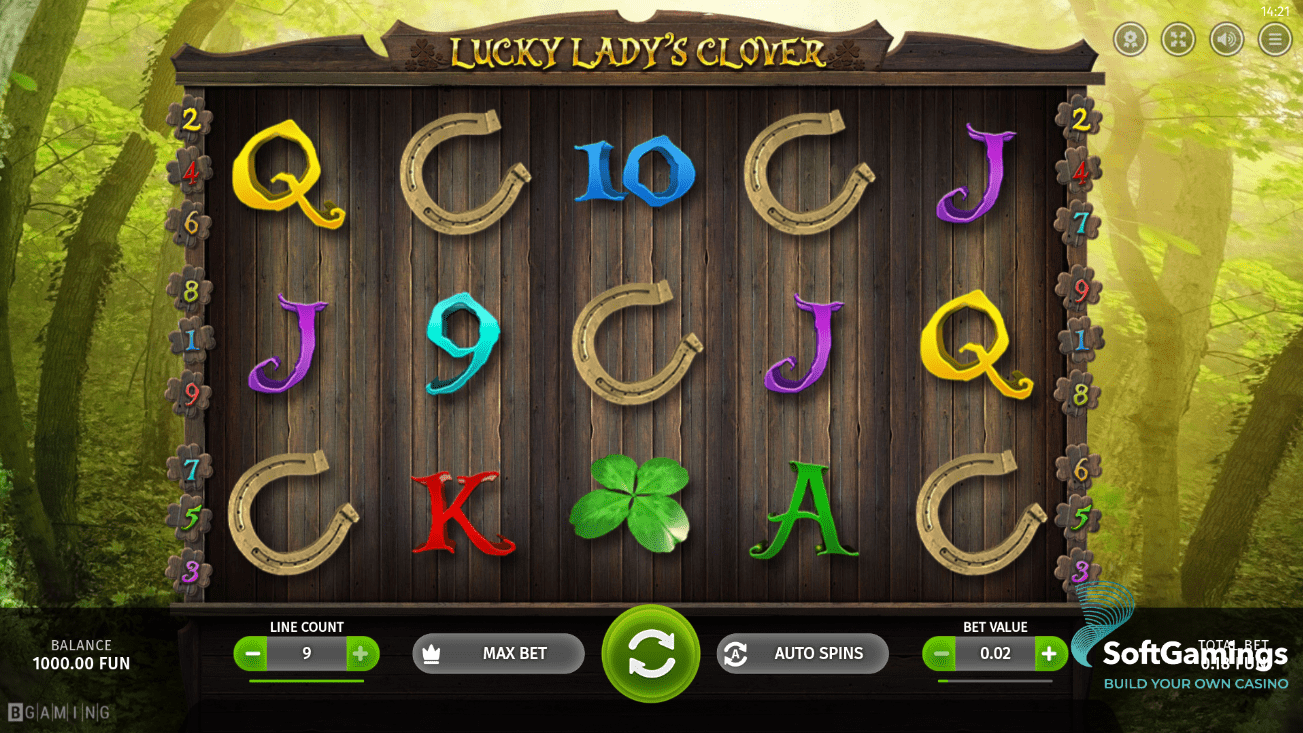Click the BGaming logo
The image size is (1303, 733).
point(60,712)
